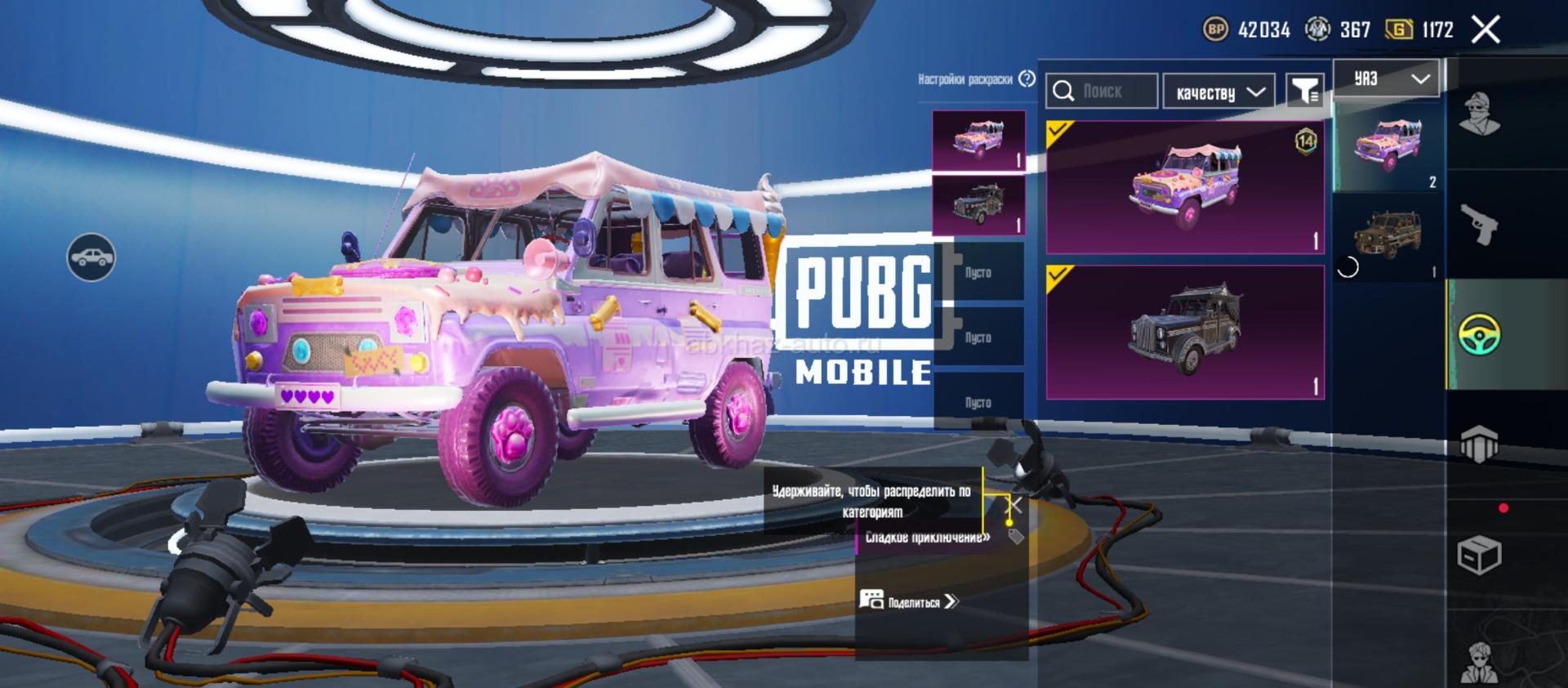Open the parachute backpack tab

pyautogui.click(x=1479, y=445)
